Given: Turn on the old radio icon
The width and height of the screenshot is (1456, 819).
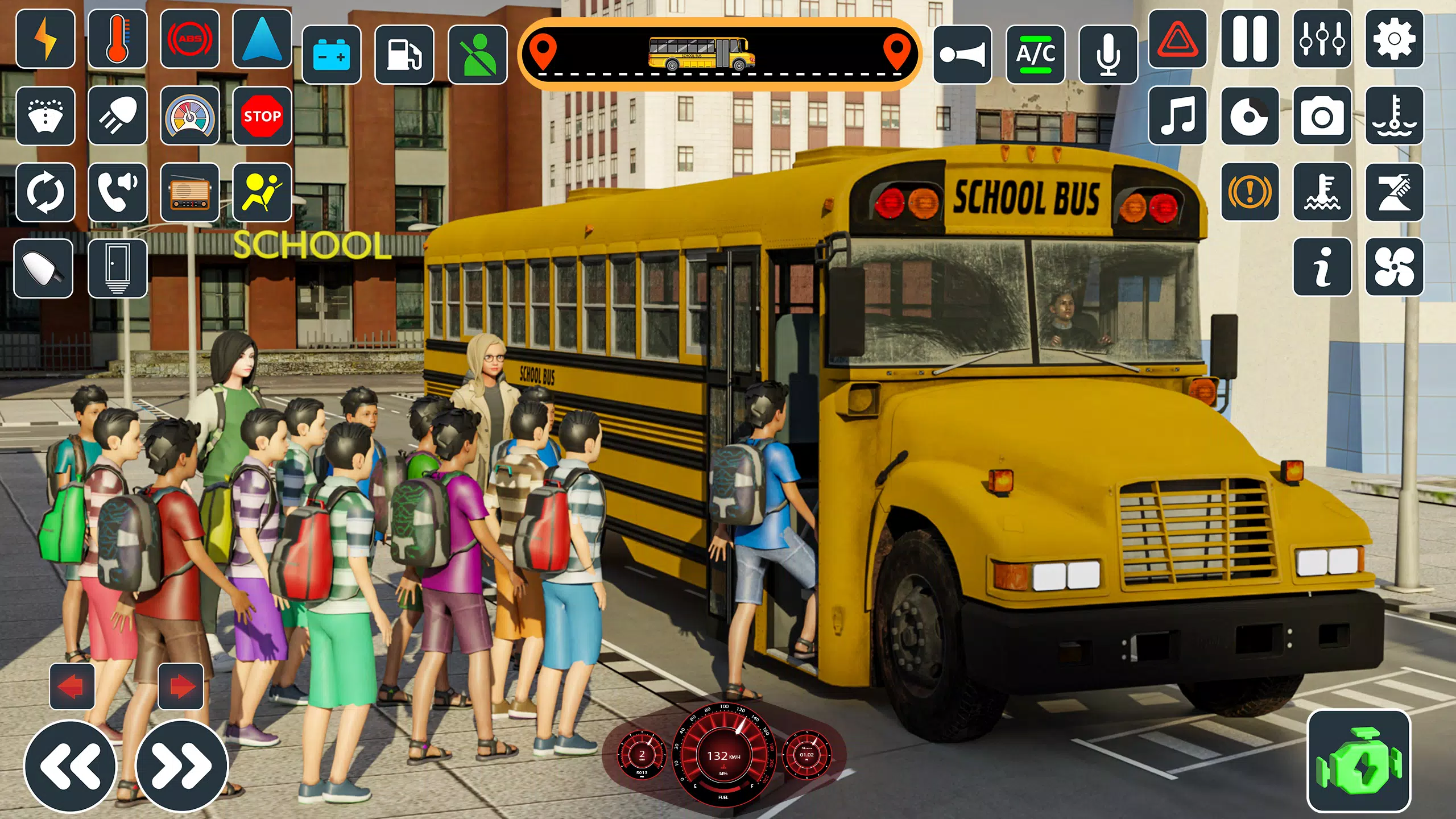Looking at the screenshot, I should (190, 192).
